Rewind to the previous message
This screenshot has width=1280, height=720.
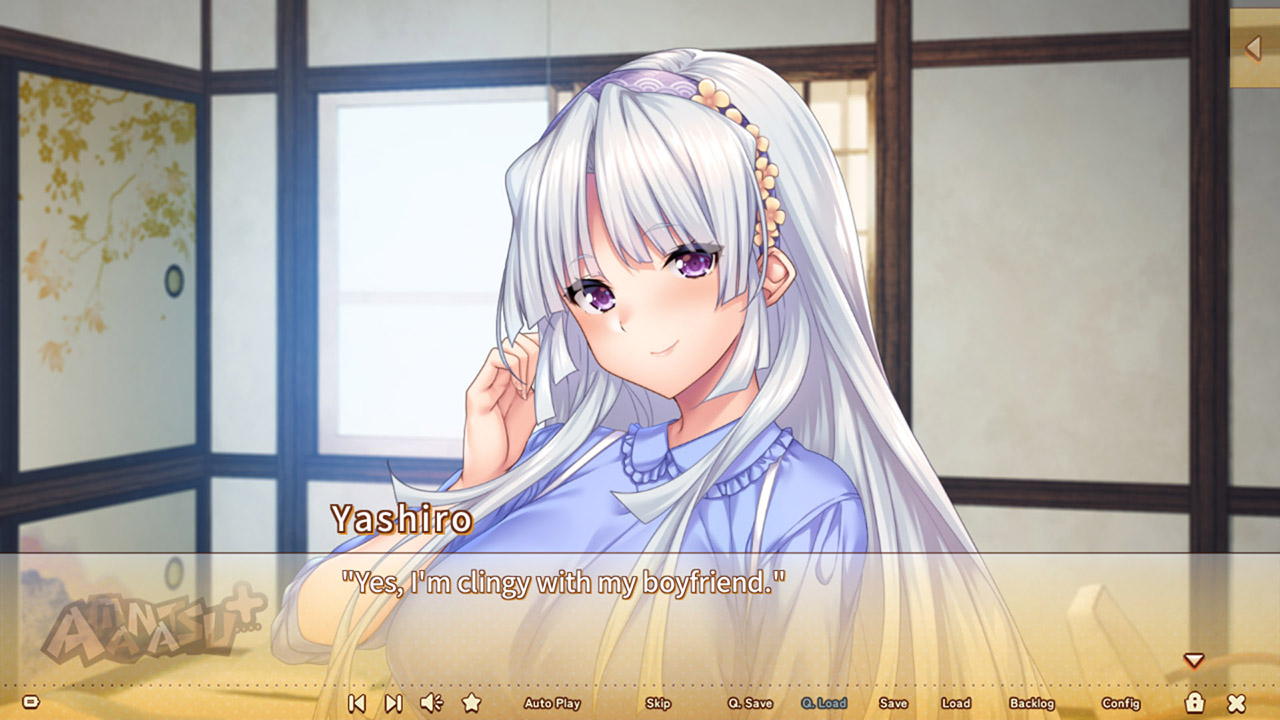click(356, 703)
